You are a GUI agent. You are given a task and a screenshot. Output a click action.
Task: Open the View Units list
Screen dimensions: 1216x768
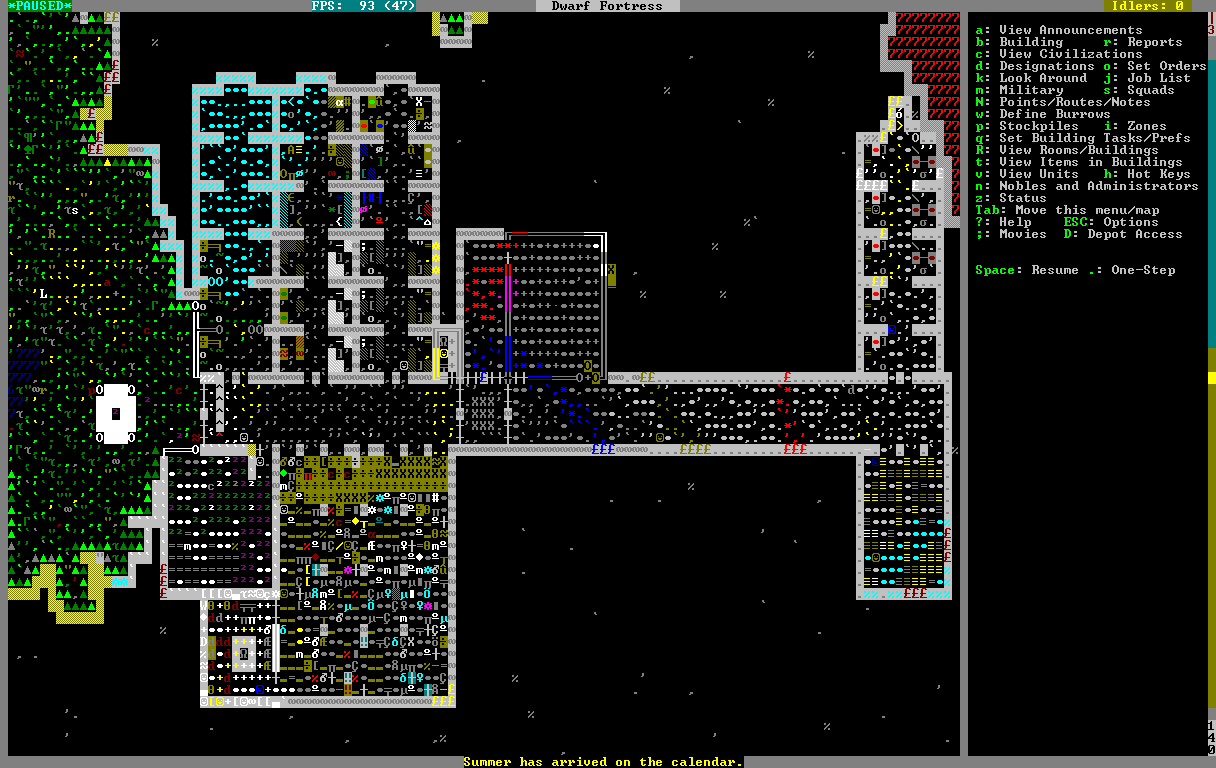click(x=1038, y=174)
